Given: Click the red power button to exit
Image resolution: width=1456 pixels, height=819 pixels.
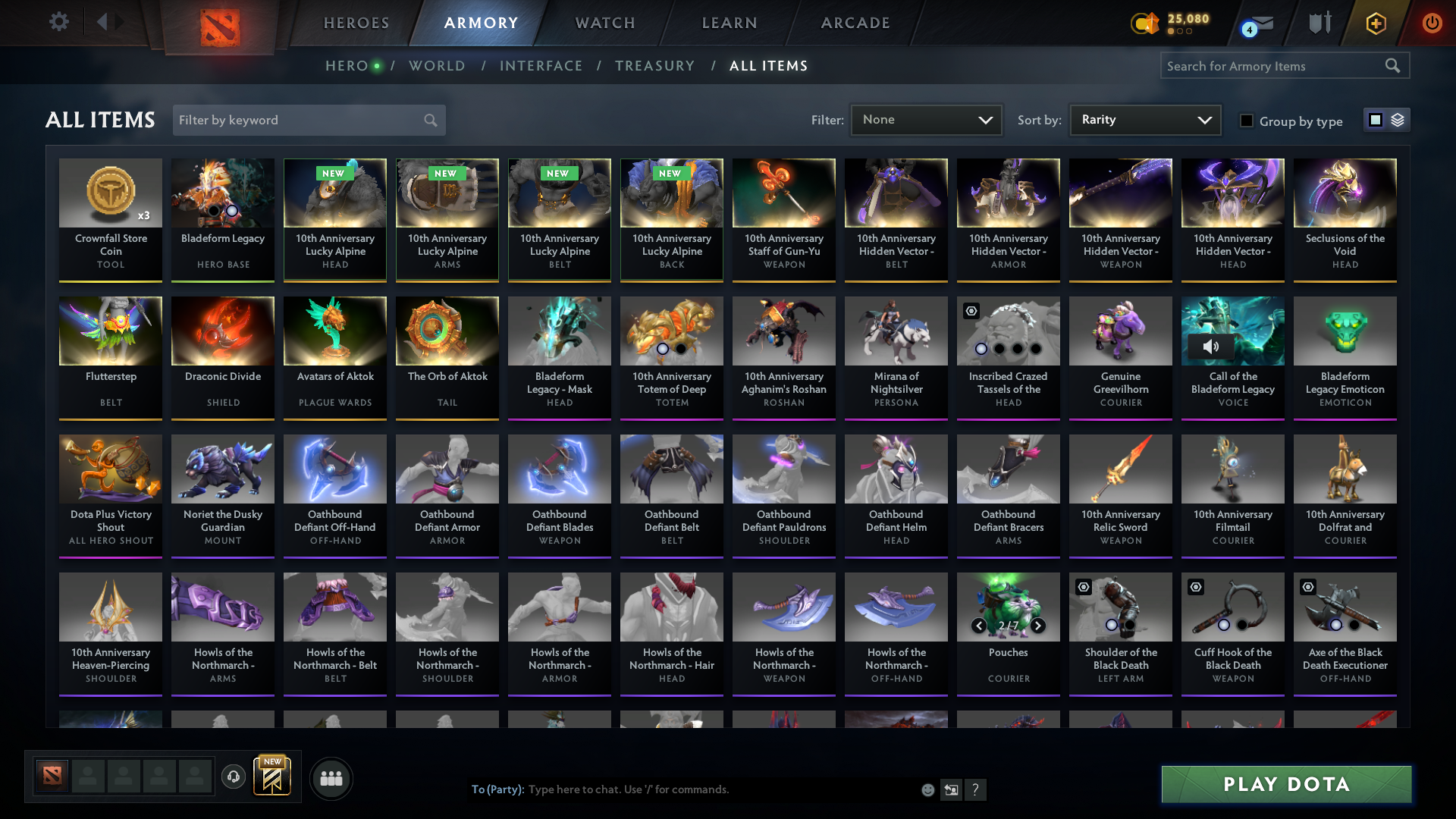Looking at the screenshot, I should click(1432, 24).
